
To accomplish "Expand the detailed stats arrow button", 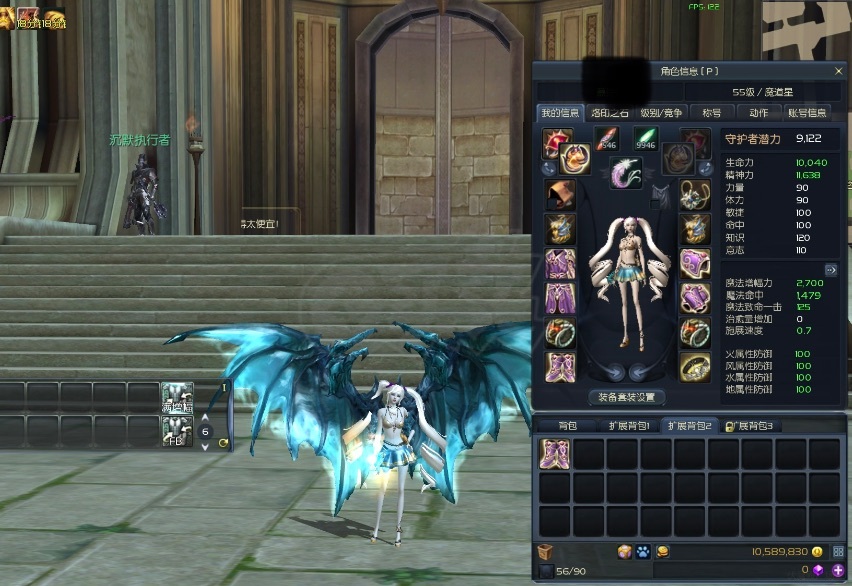I will (x=830, y=270).
